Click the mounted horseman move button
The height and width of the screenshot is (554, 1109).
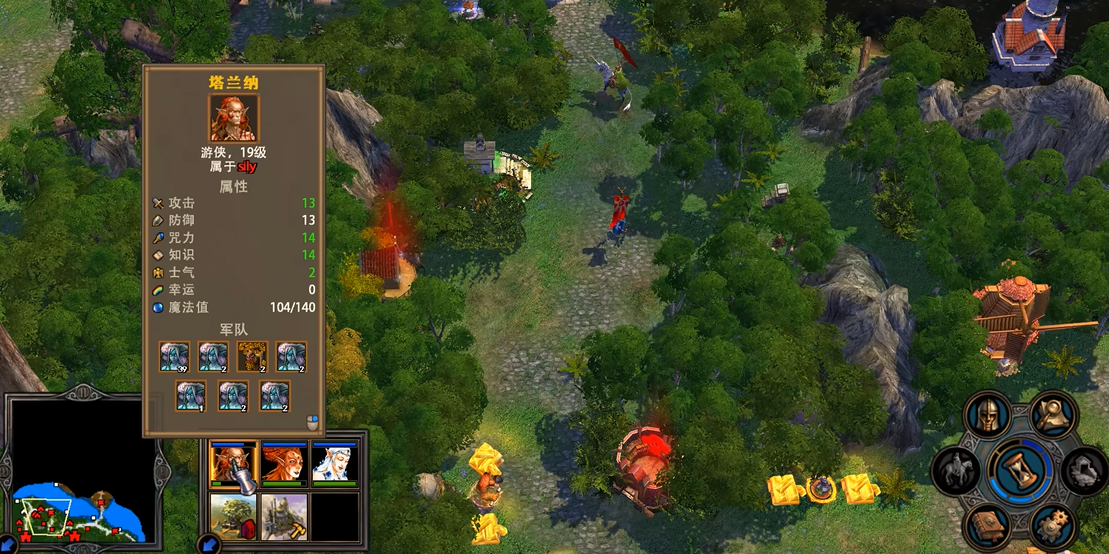[x=956, y=469]
